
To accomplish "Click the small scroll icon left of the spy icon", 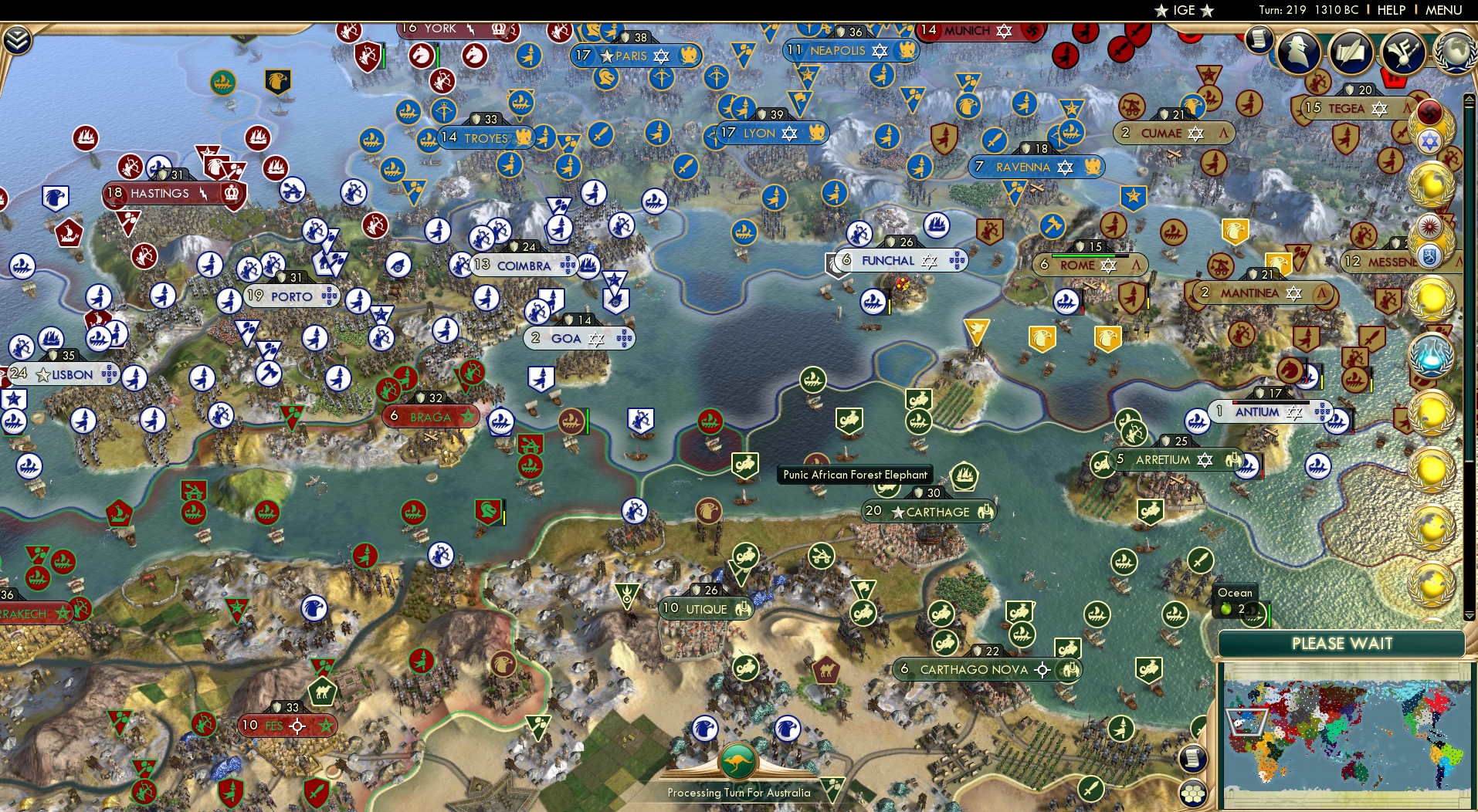I will point(1259,38).
